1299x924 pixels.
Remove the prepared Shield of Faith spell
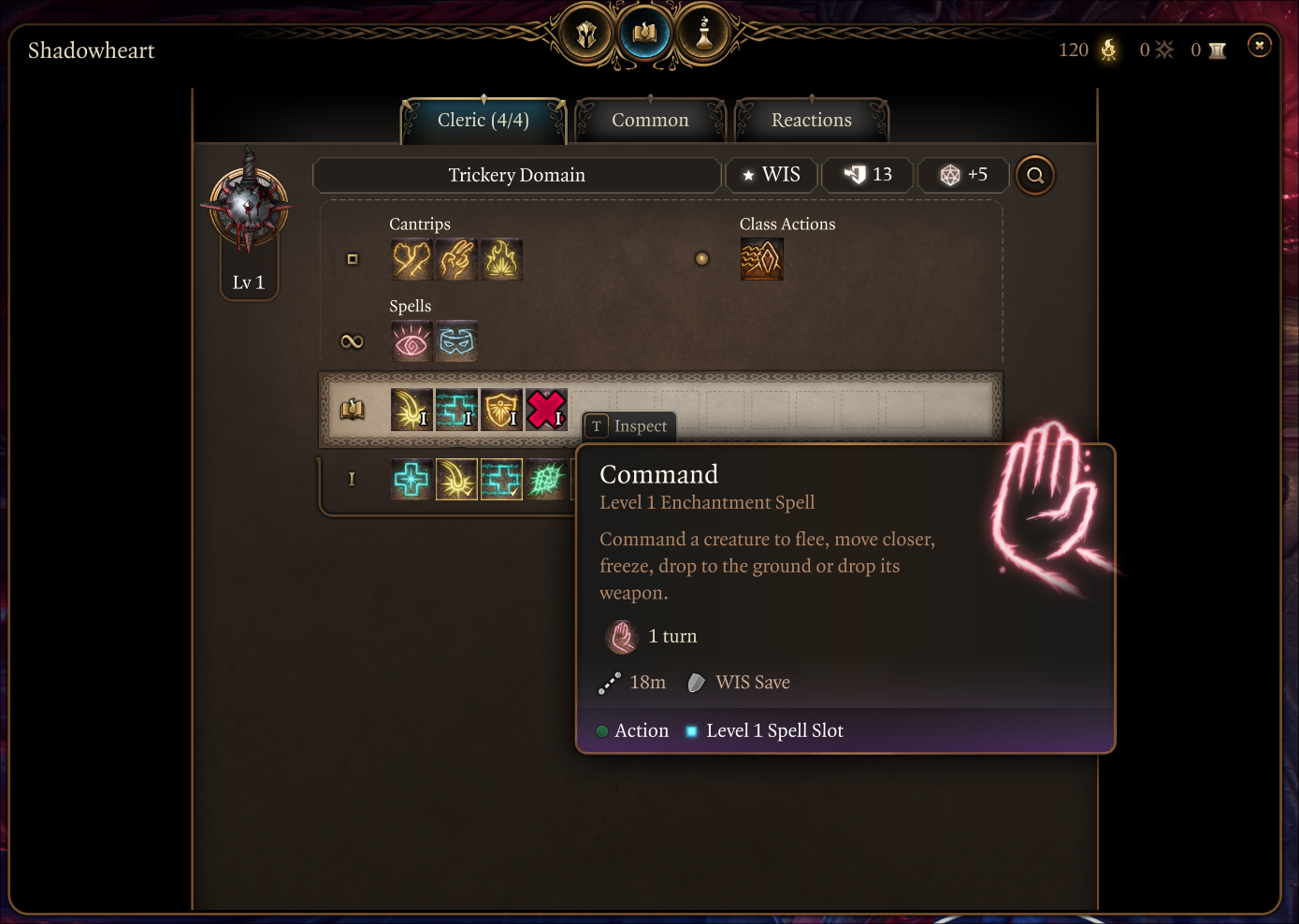pos(501,410)
